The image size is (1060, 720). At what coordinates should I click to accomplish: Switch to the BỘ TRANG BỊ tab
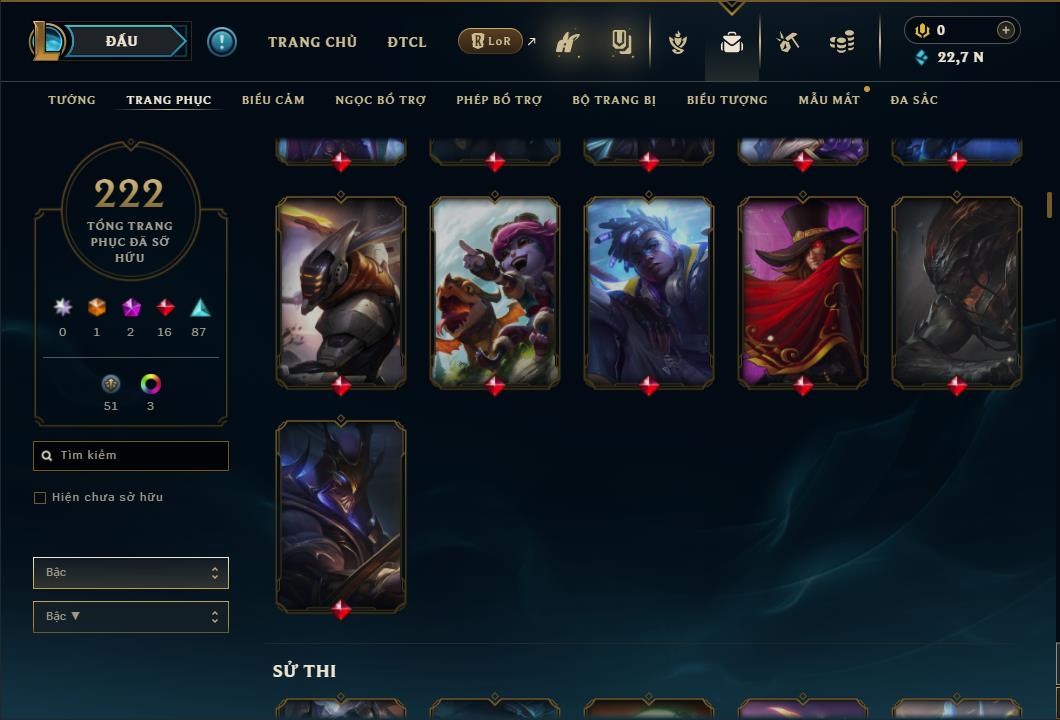[x=614, y=100]
